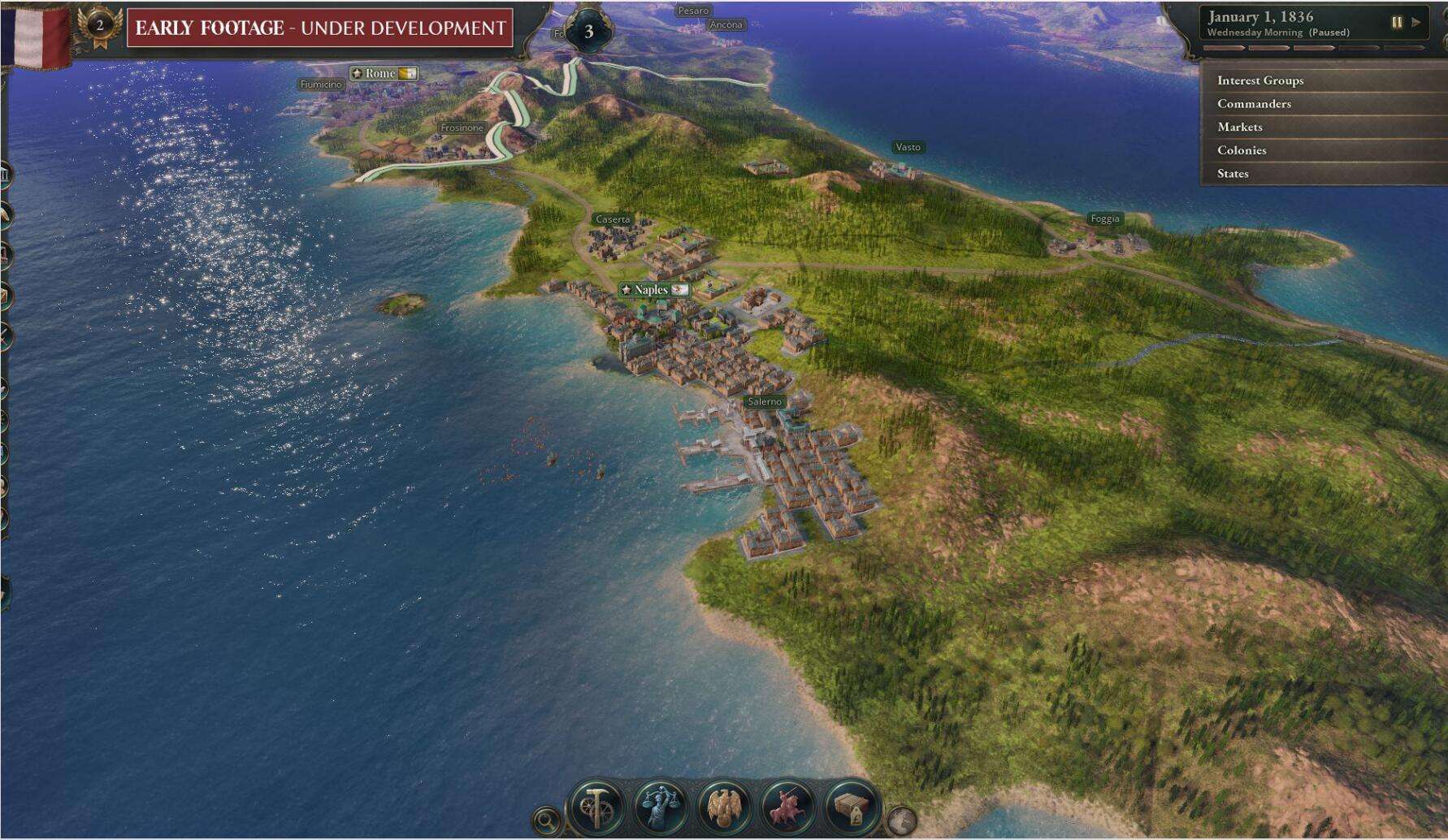Unpause the game with the pause button
Viewport: 1448px width, 840px height.
tap(1396, 23)
